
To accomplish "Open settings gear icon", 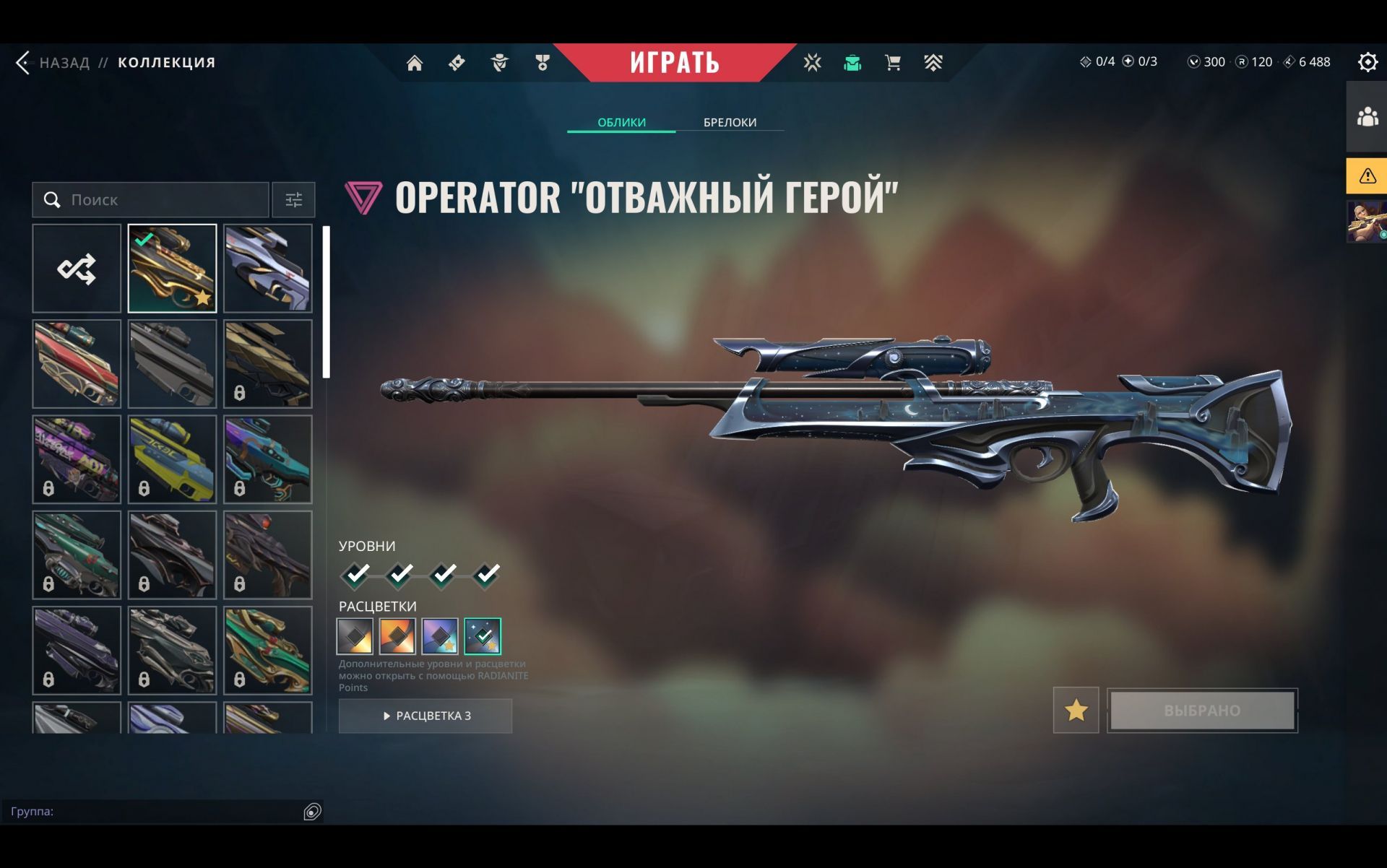I will point(1367,62).
